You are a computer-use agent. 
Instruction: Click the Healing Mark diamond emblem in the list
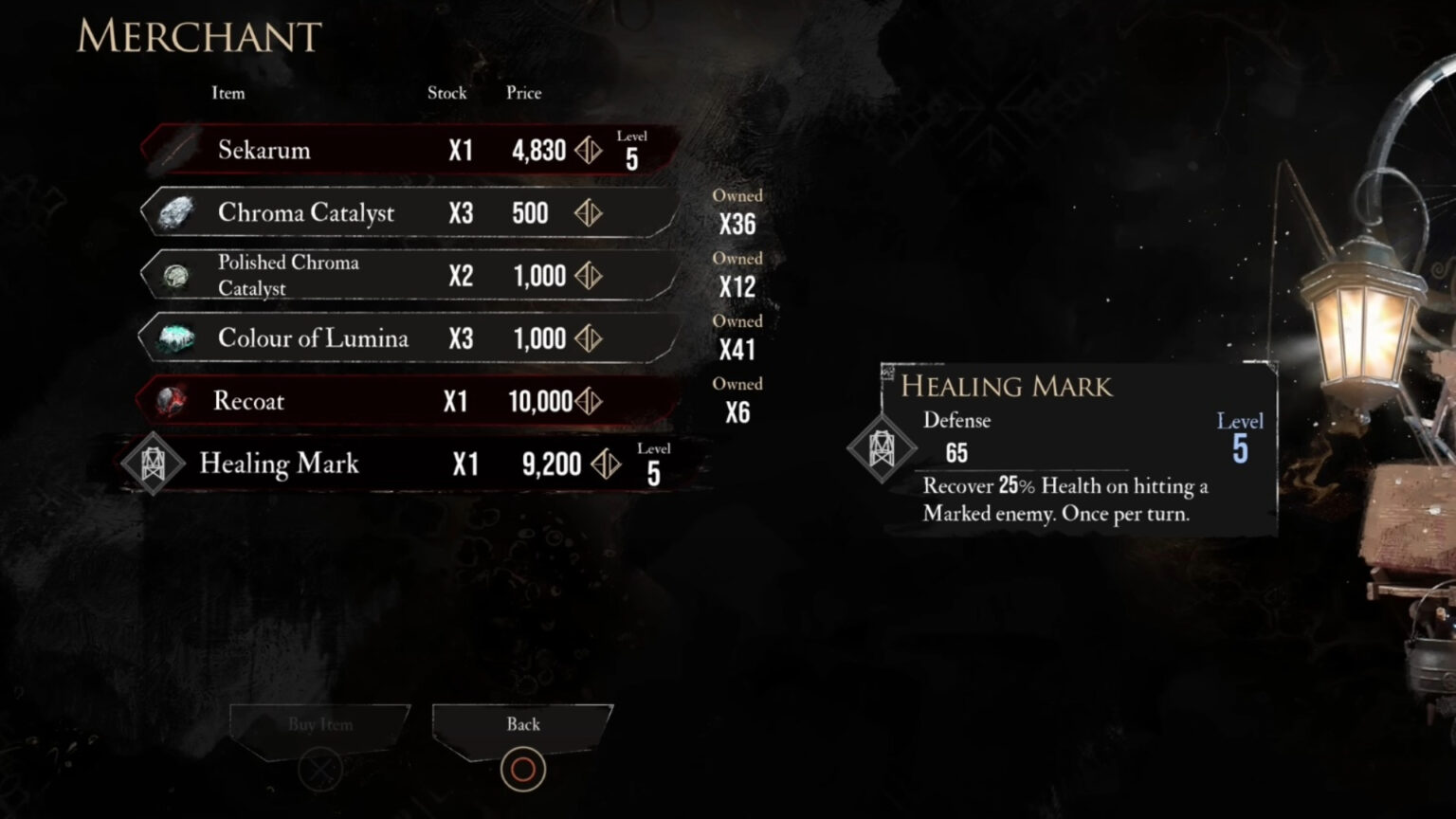pyautogui.click(x=153, y=464)
